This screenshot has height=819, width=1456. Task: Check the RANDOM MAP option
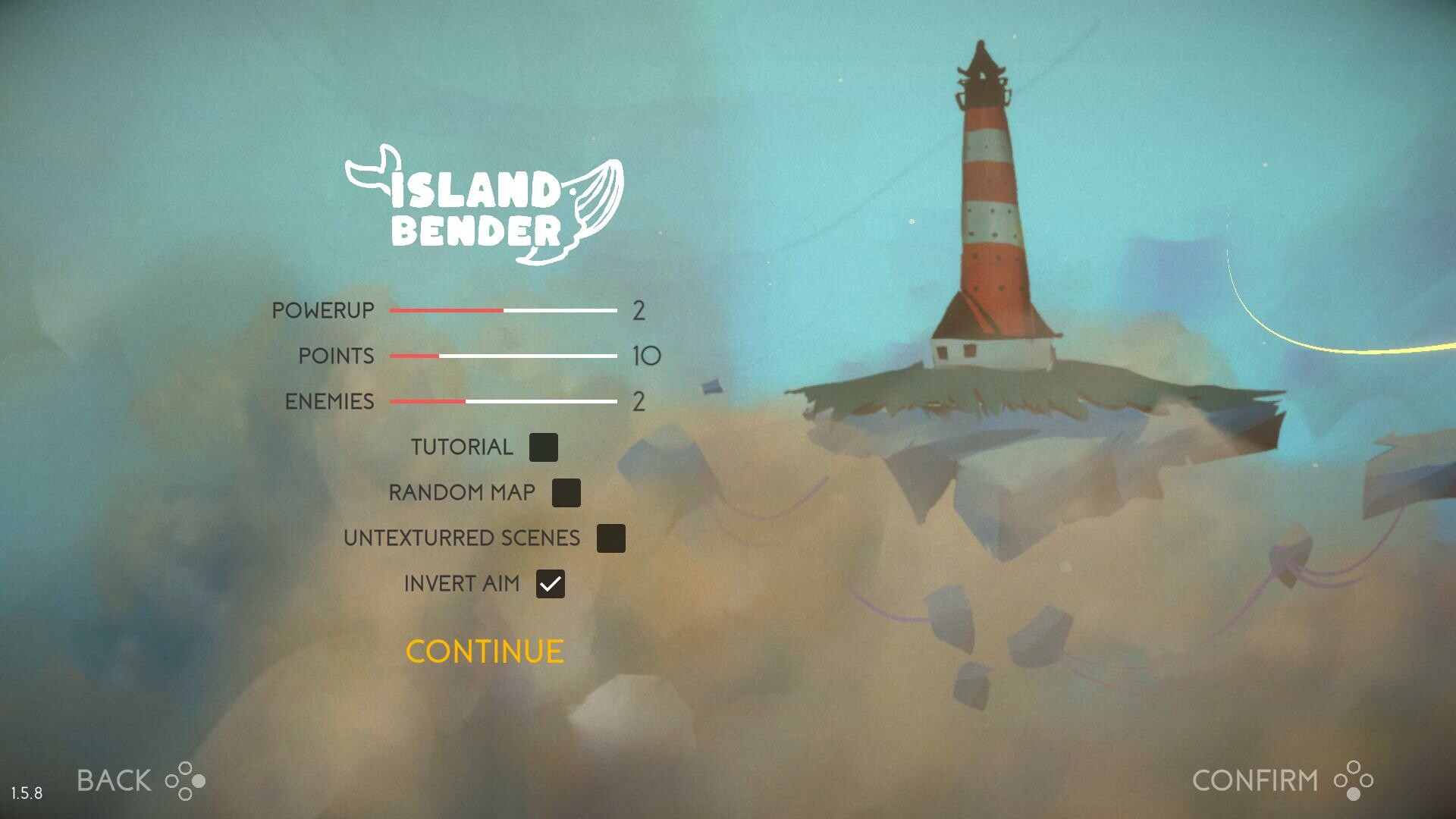(x=566, y=493)
